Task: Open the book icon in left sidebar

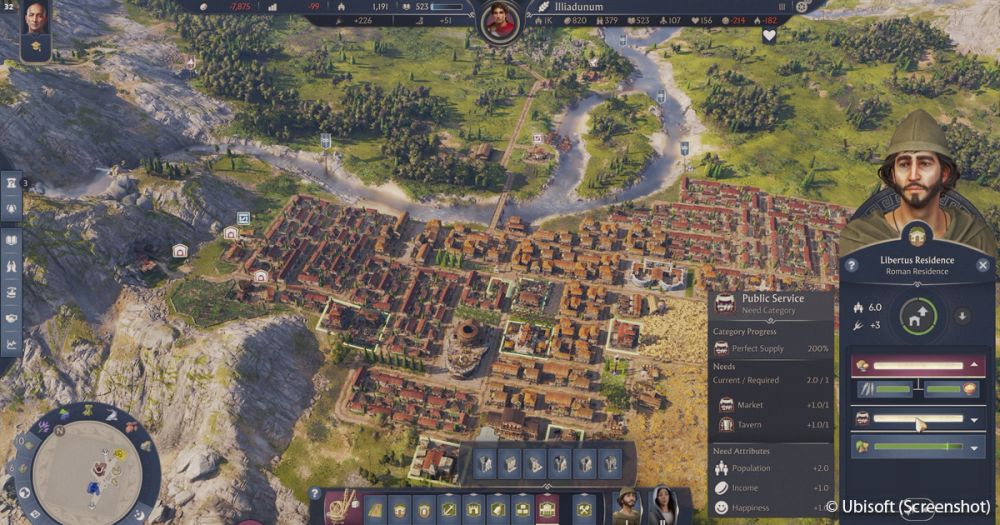Action: click(x=12, y=240)
